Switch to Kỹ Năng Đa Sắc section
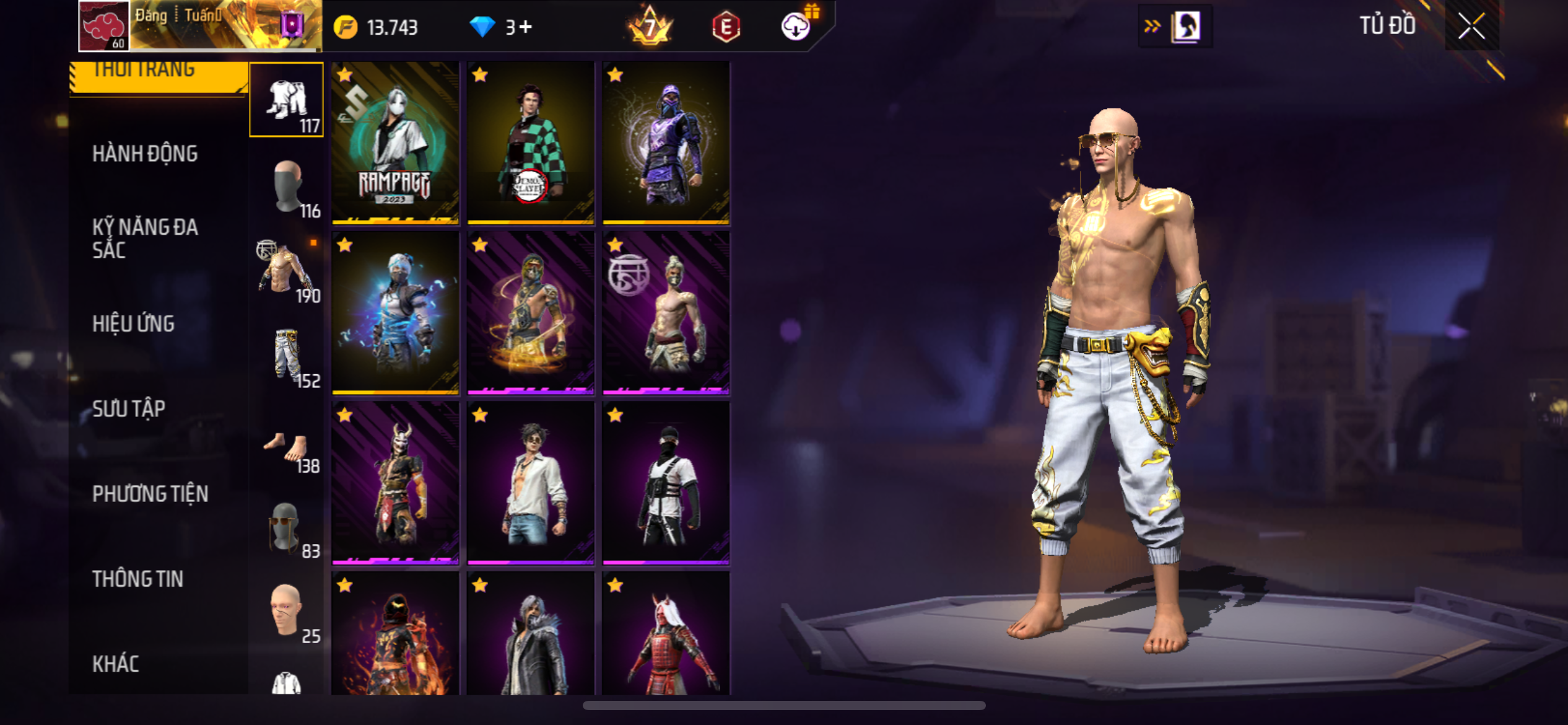Screen dimensions: 1568x725 pos(145,239)
